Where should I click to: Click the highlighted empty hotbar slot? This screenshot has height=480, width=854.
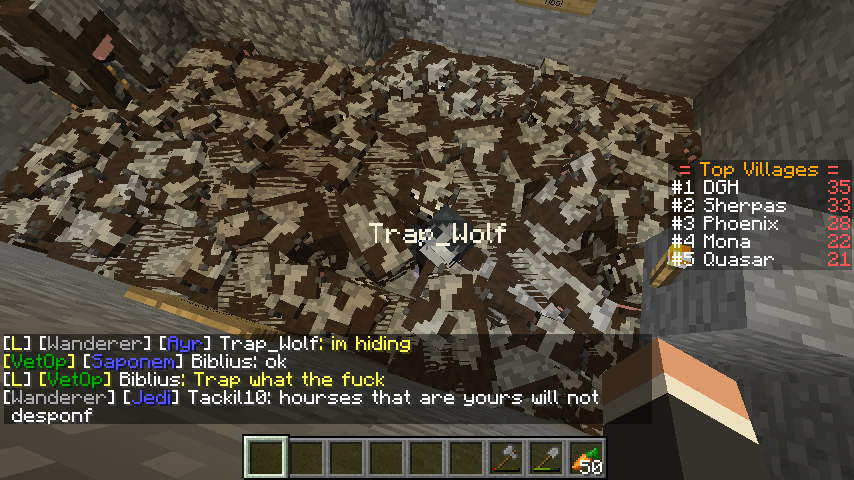(x=266, y=458)
